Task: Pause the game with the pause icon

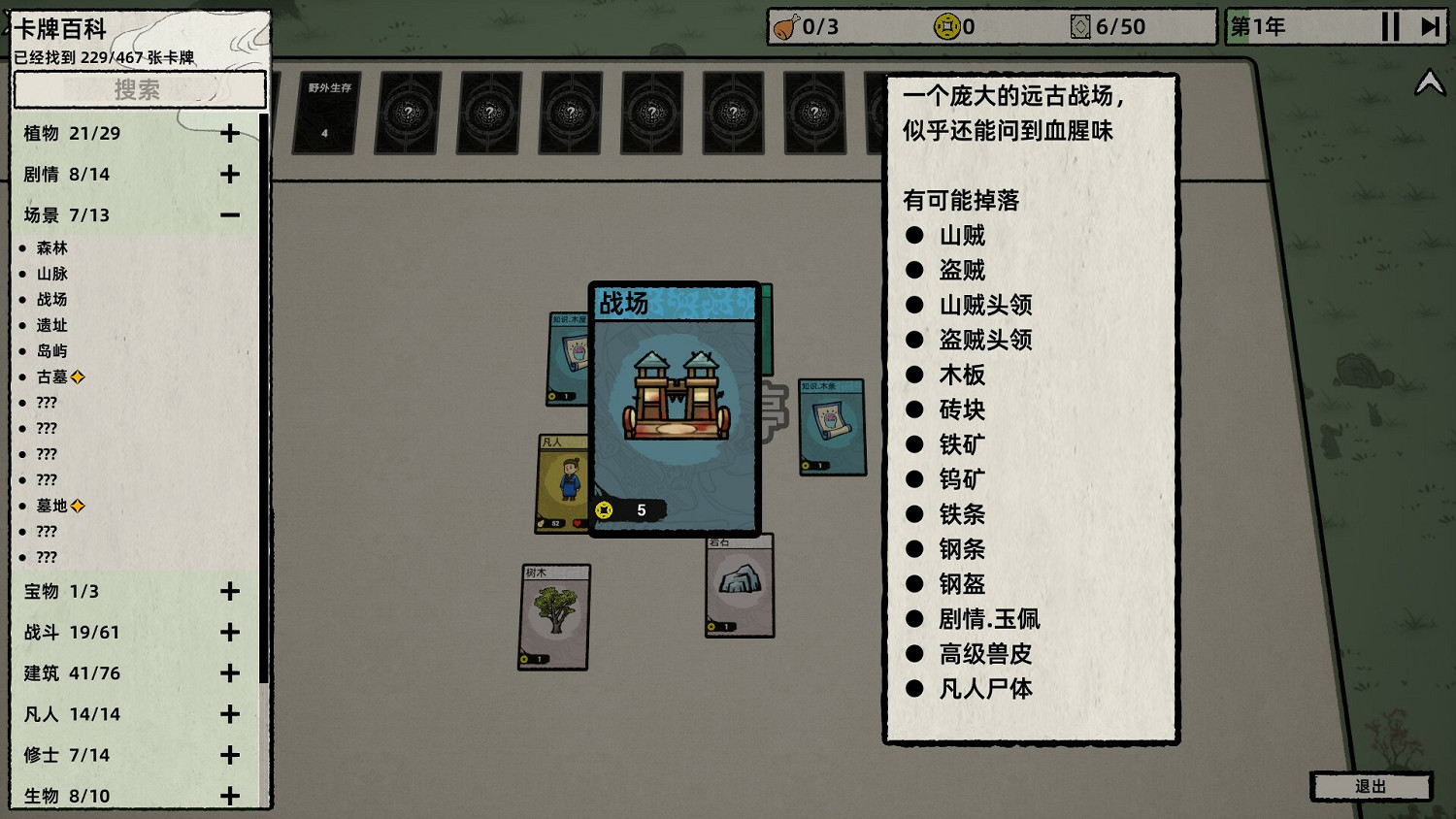Action: (x=1390, y=27)
